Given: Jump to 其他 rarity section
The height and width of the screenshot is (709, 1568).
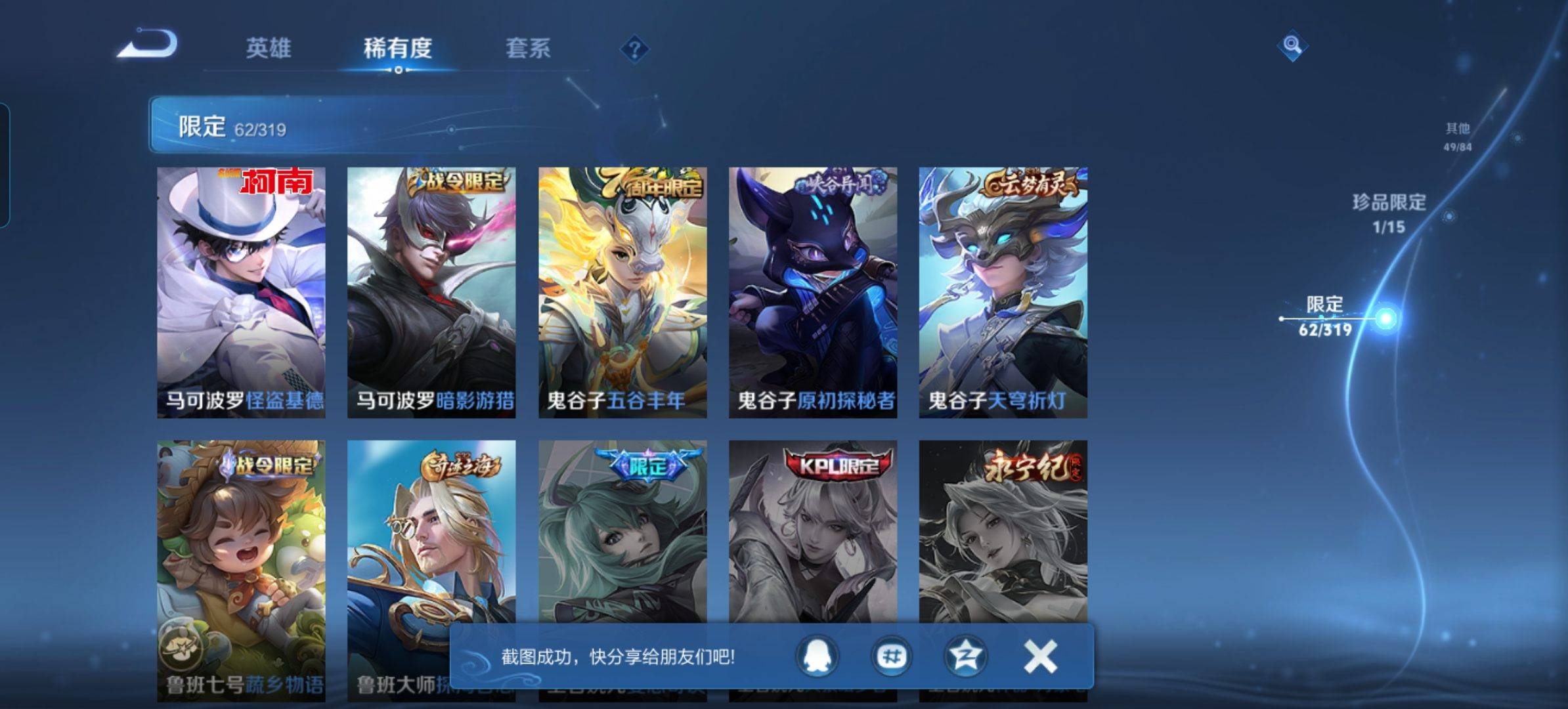Looking at the screenshot, I should coord(1457,136).
